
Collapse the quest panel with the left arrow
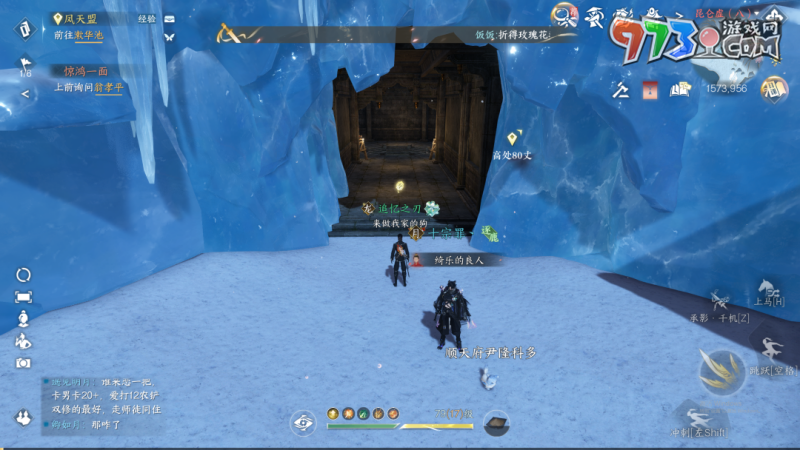click(x=26, y=94)
